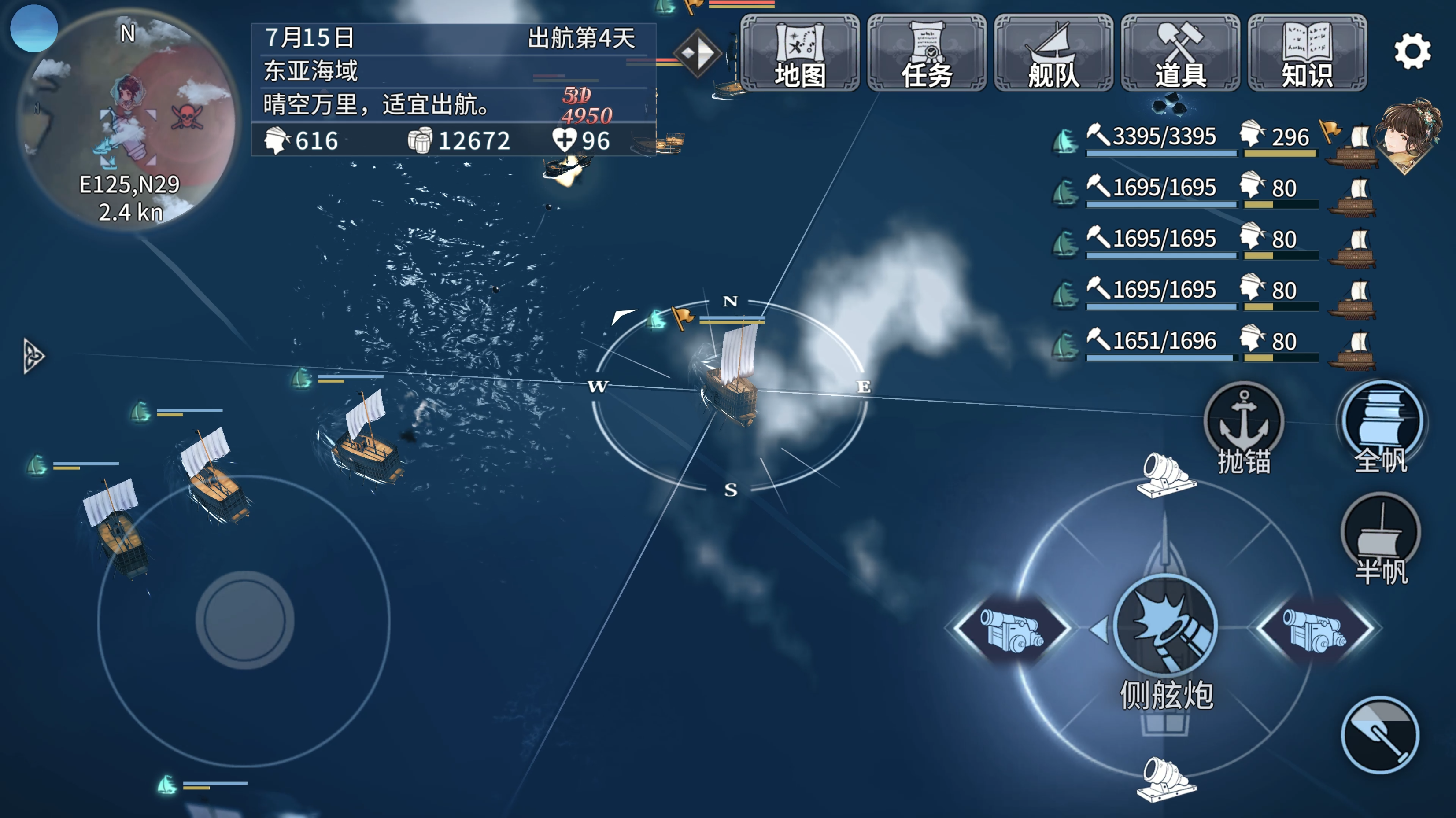The width and height of the screenshot is (1456, 818).
Task: Open the 任务 quest panel
Action: click(928, 54)
